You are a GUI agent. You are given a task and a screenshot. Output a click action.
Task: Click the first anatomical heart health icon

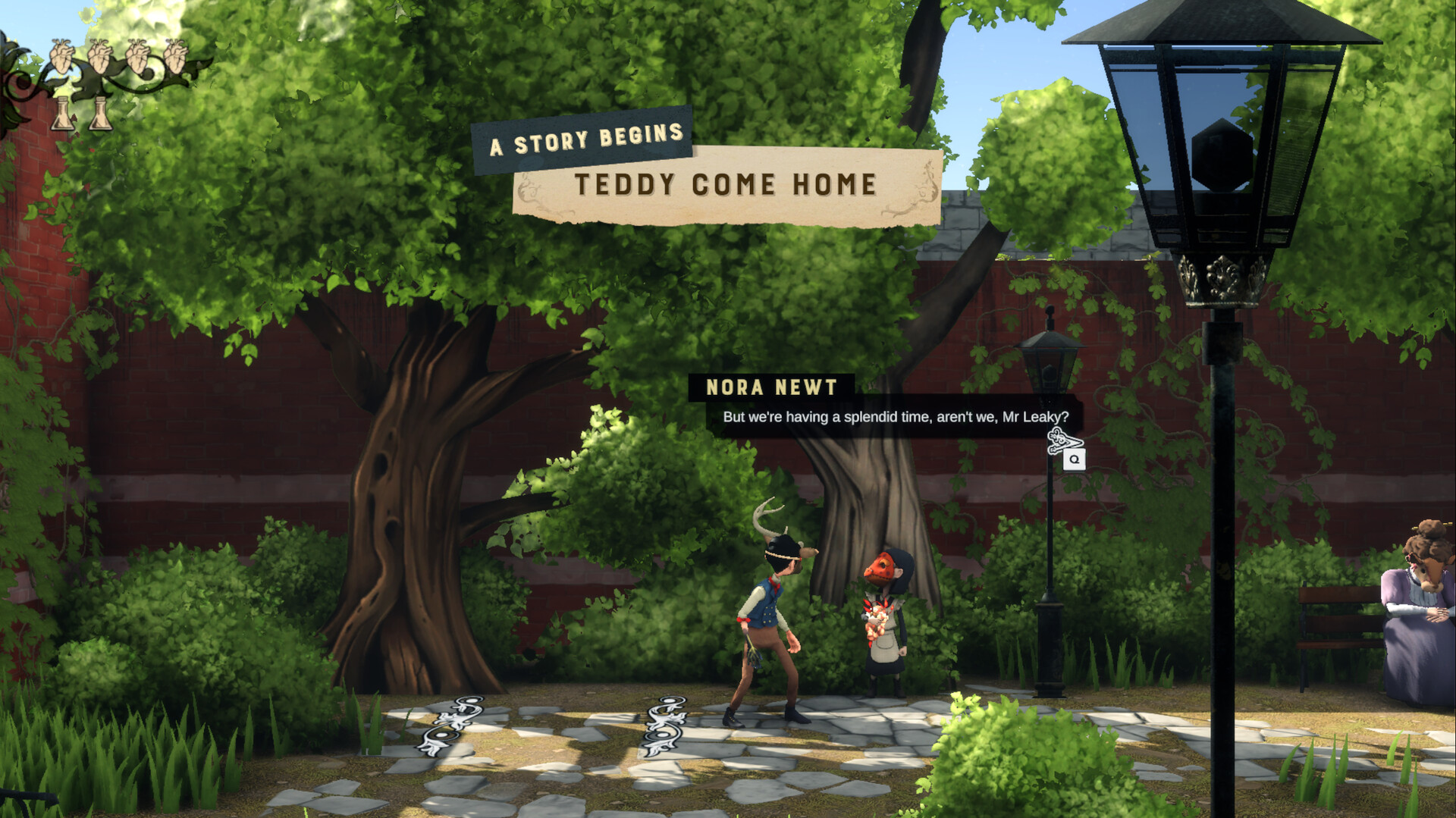click(61, 55)
